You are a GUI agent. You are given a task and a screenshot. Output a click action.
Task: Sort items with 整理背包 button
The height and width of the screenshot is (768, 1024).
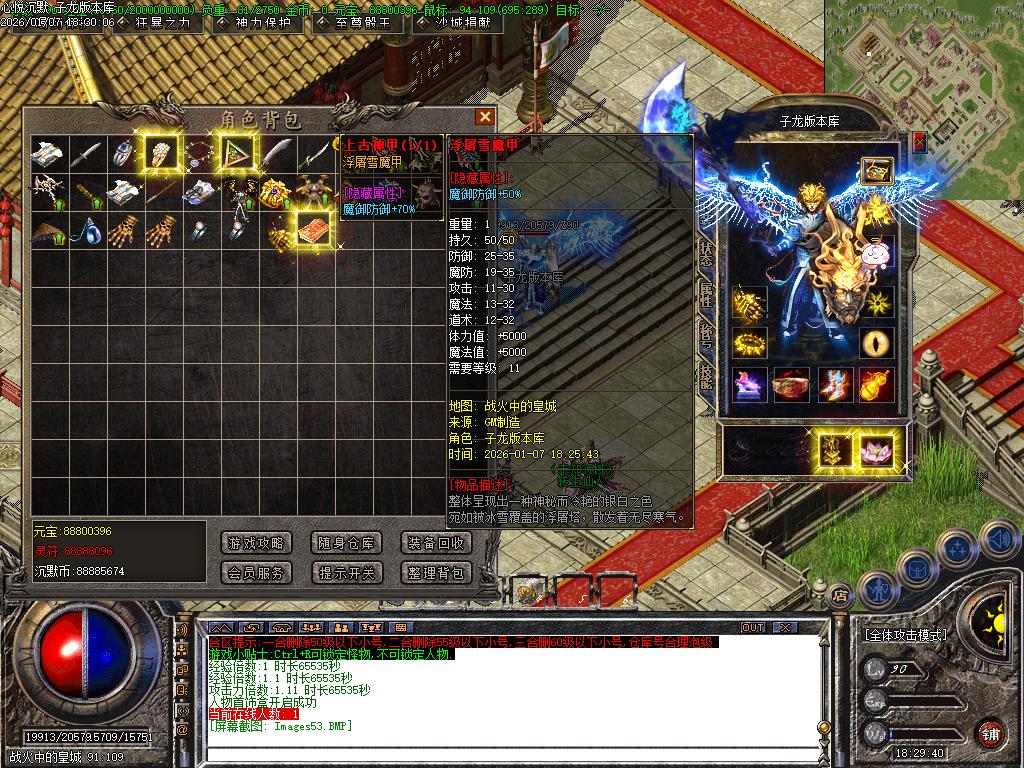[436, 573]
